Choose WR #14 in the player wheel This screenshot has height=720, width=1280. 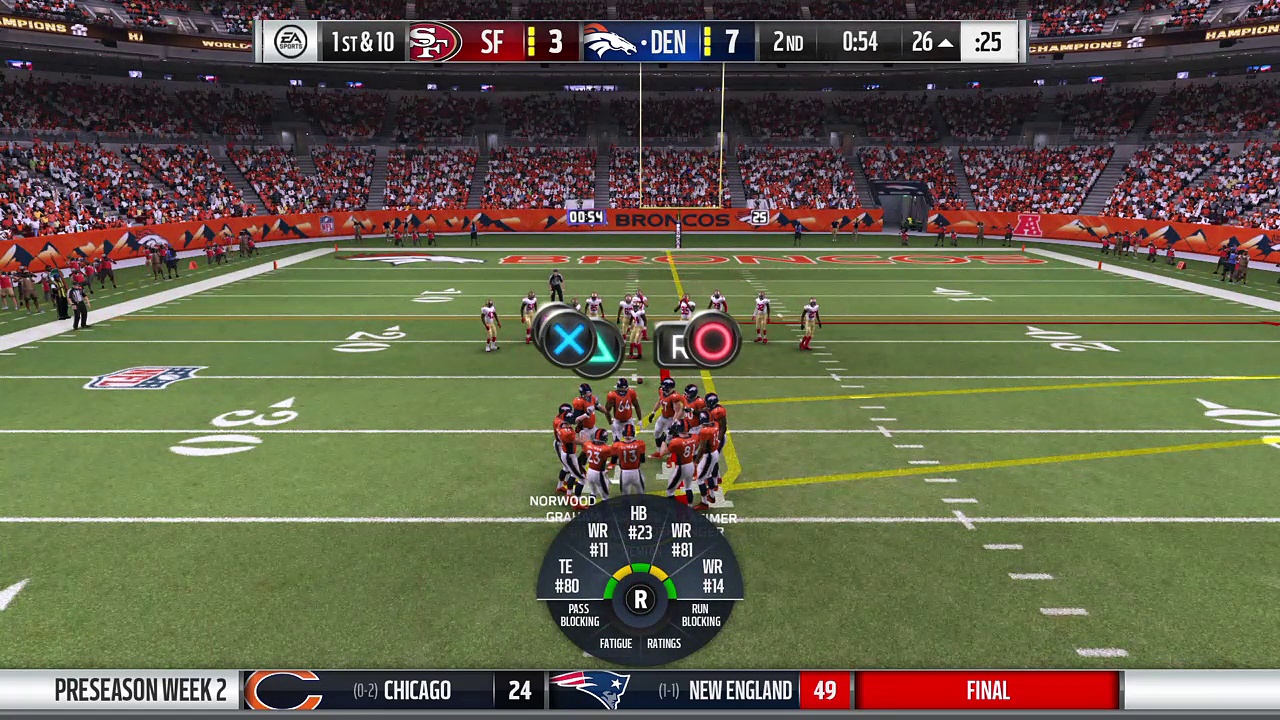pos(713,577)
